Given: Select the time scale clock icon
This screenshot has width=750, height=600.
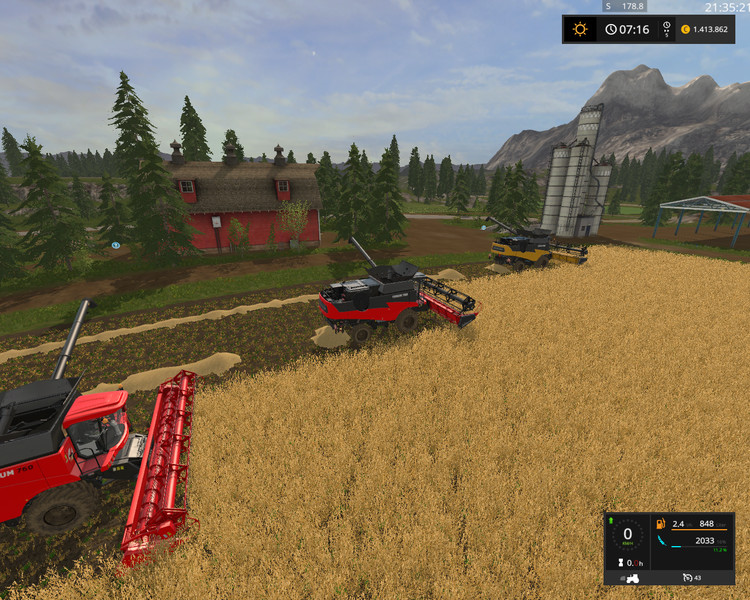Looking at the screenshot, I should coord(611,29).
